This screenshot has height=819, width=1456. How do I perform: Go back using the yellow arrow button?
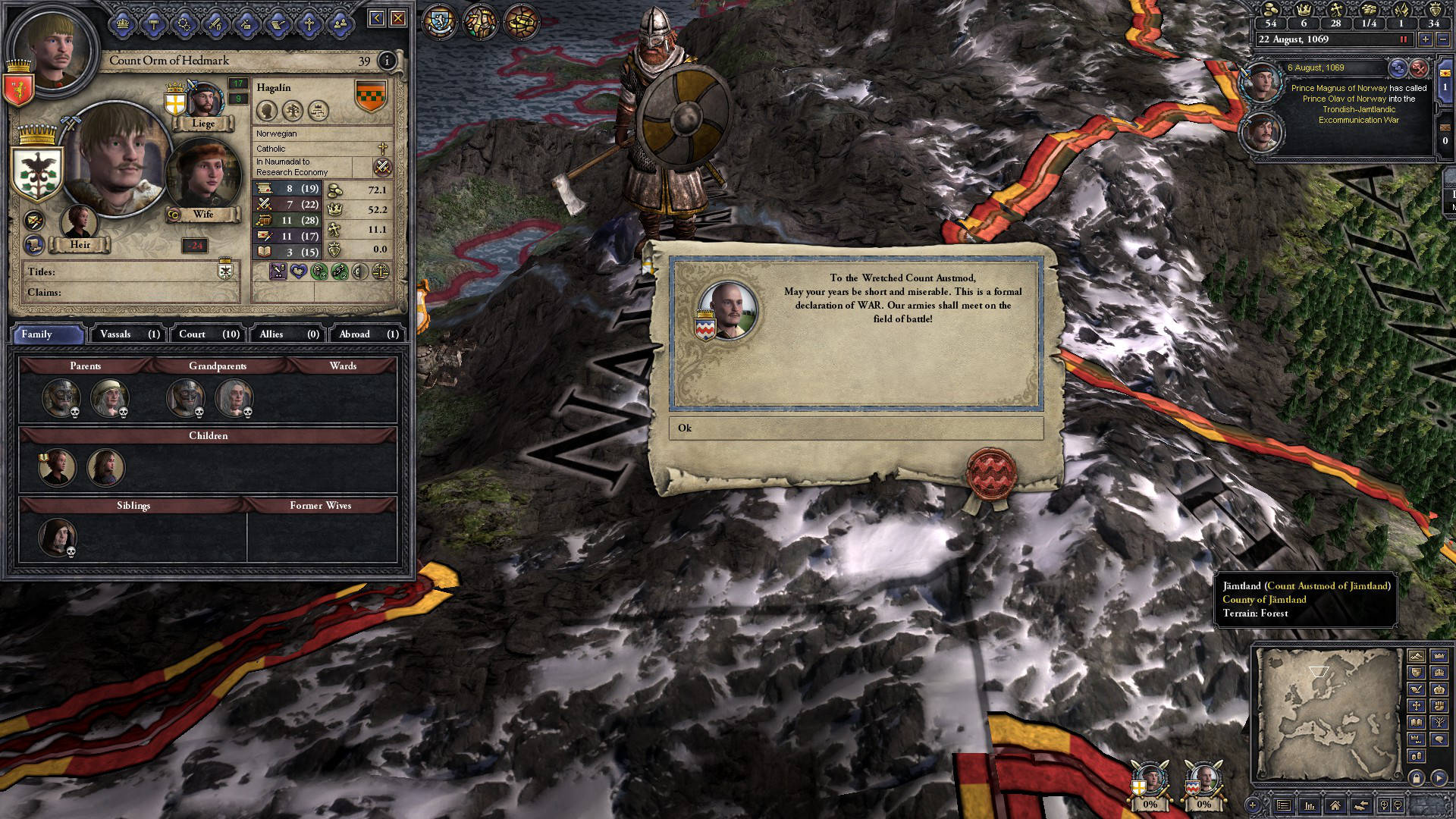point(376,18)
